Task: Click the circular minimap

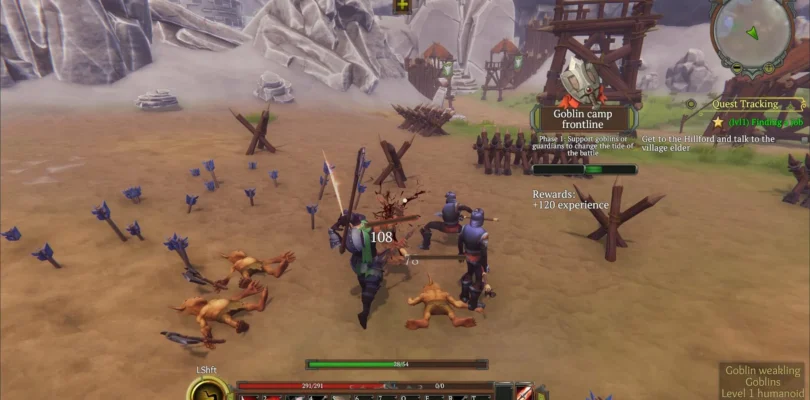Action: click(x=752, y=32)
